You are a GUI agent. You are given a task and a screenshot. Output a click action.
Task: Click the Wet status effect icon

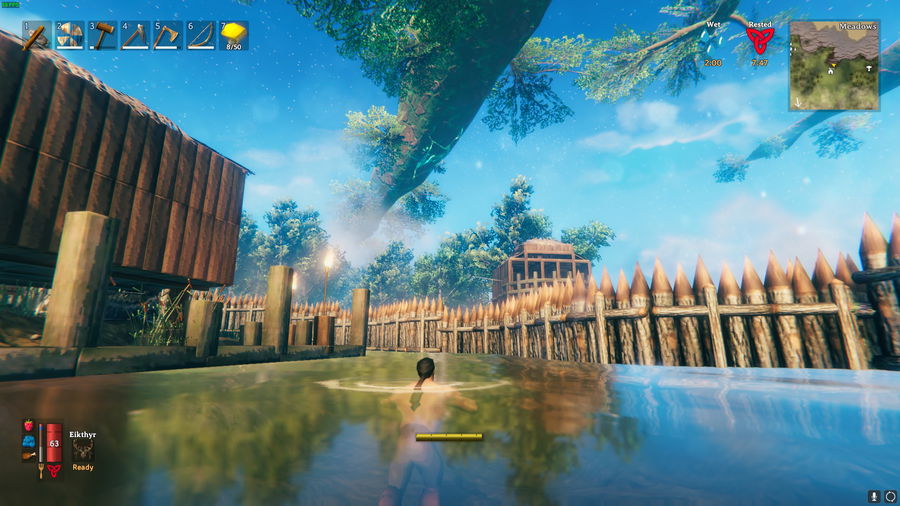coord(714,41)
